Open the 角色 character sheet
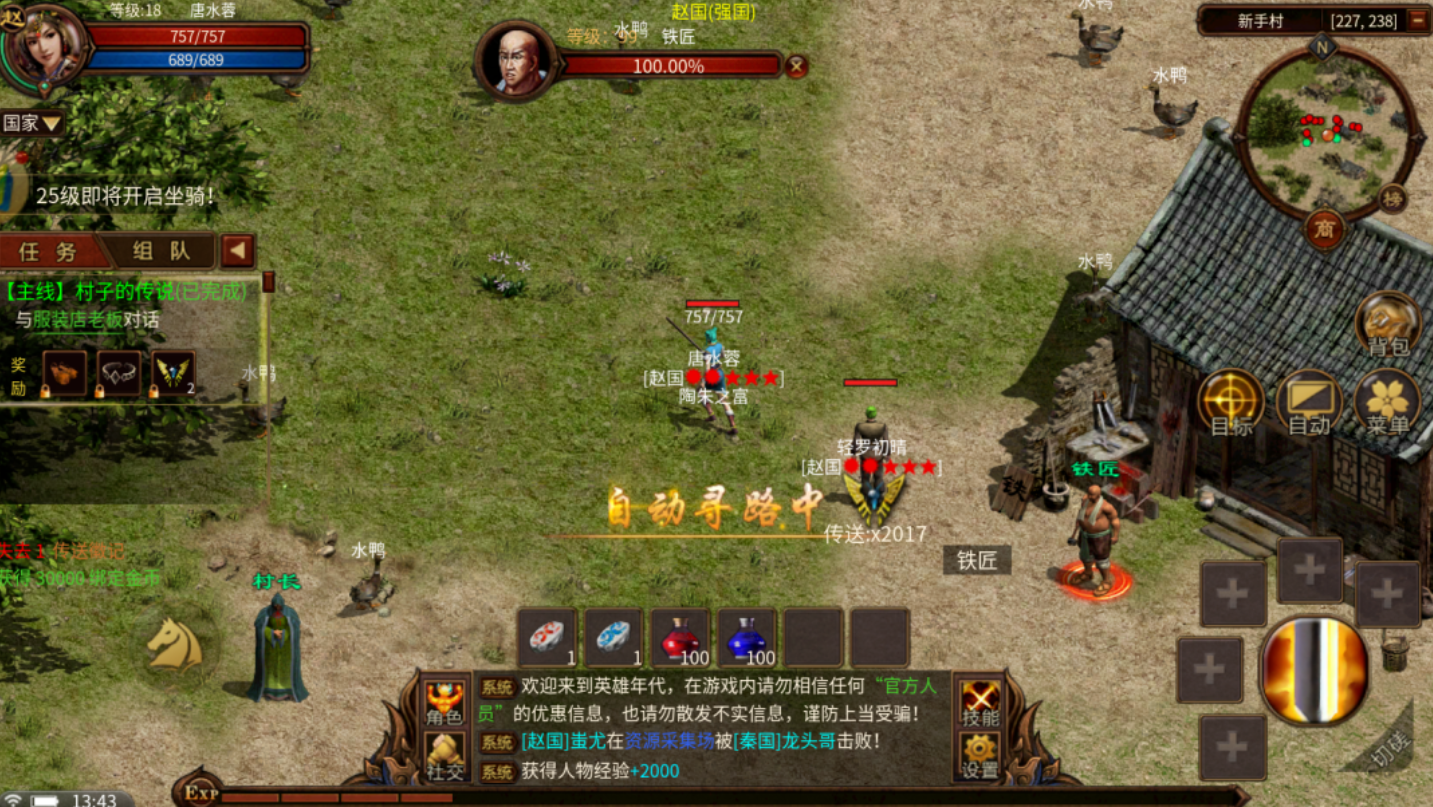Image resolution: width=1433 pixels, height=807 pixels. tap(445, 701)
